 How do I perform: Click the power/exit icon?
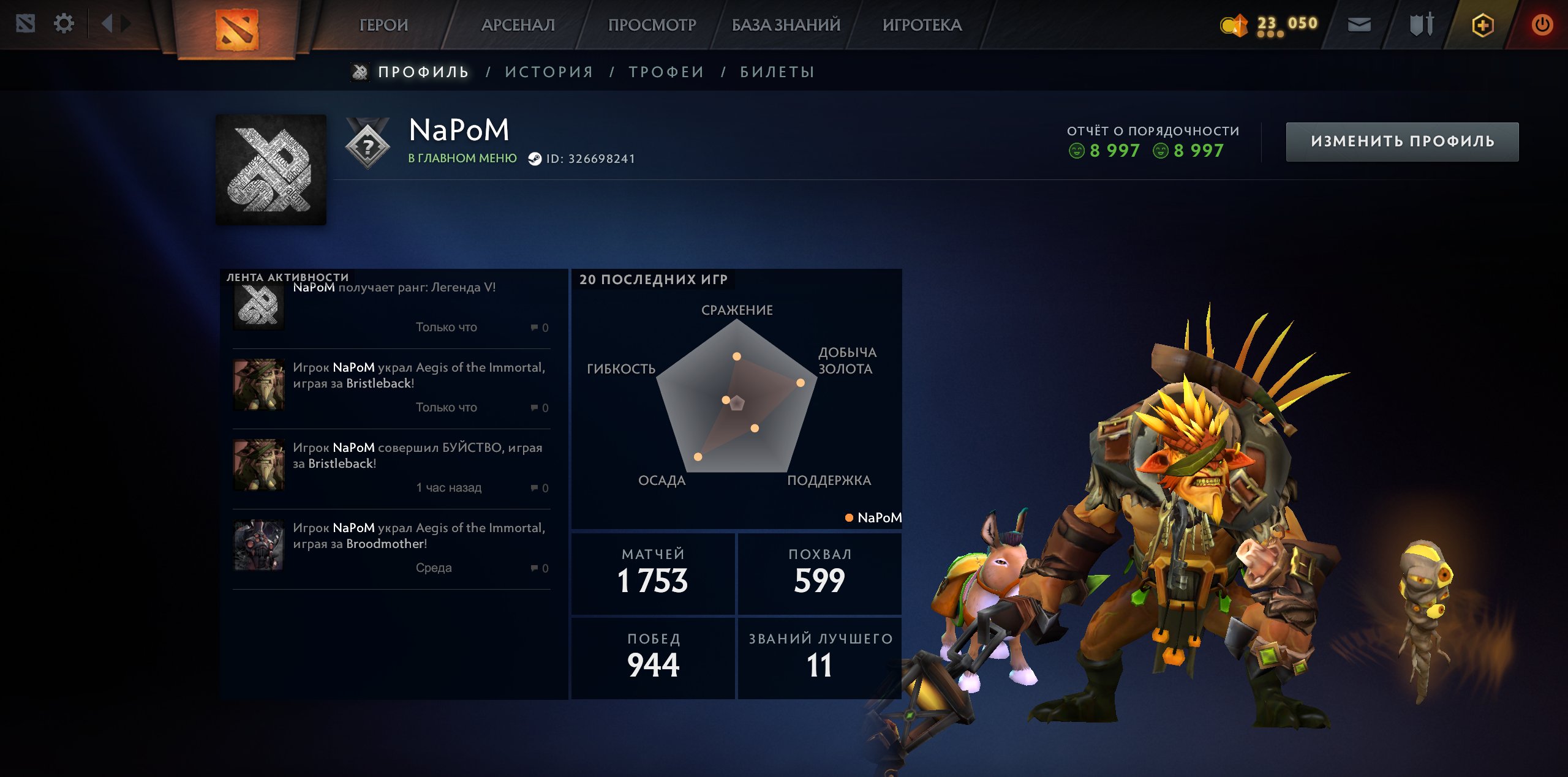pyautogui.click(x=1544, y=24)
